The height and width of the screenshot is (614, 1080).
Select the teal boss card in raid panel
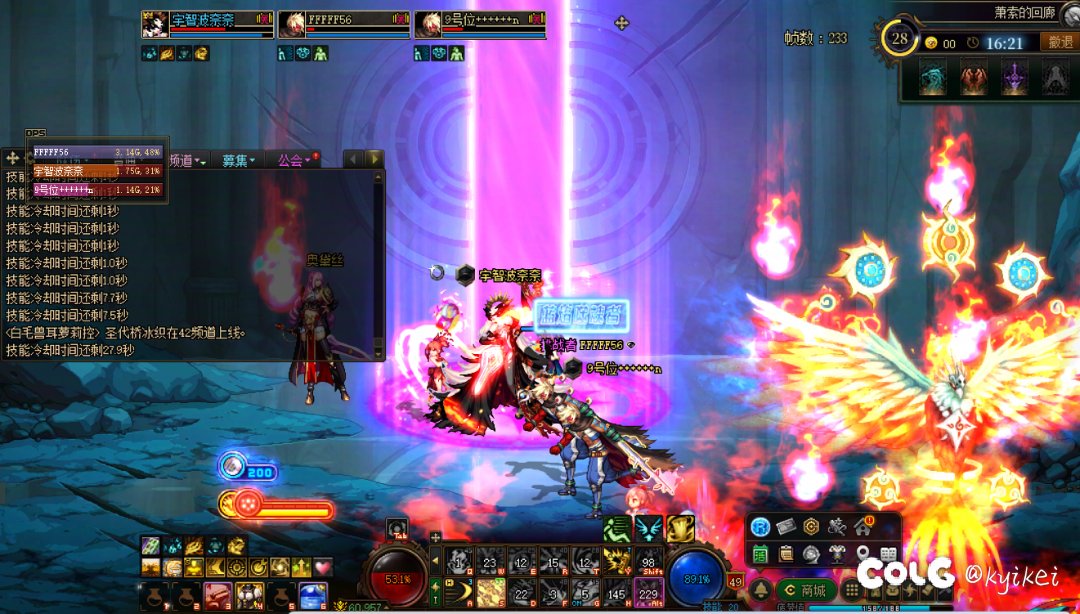coord(932,78)
